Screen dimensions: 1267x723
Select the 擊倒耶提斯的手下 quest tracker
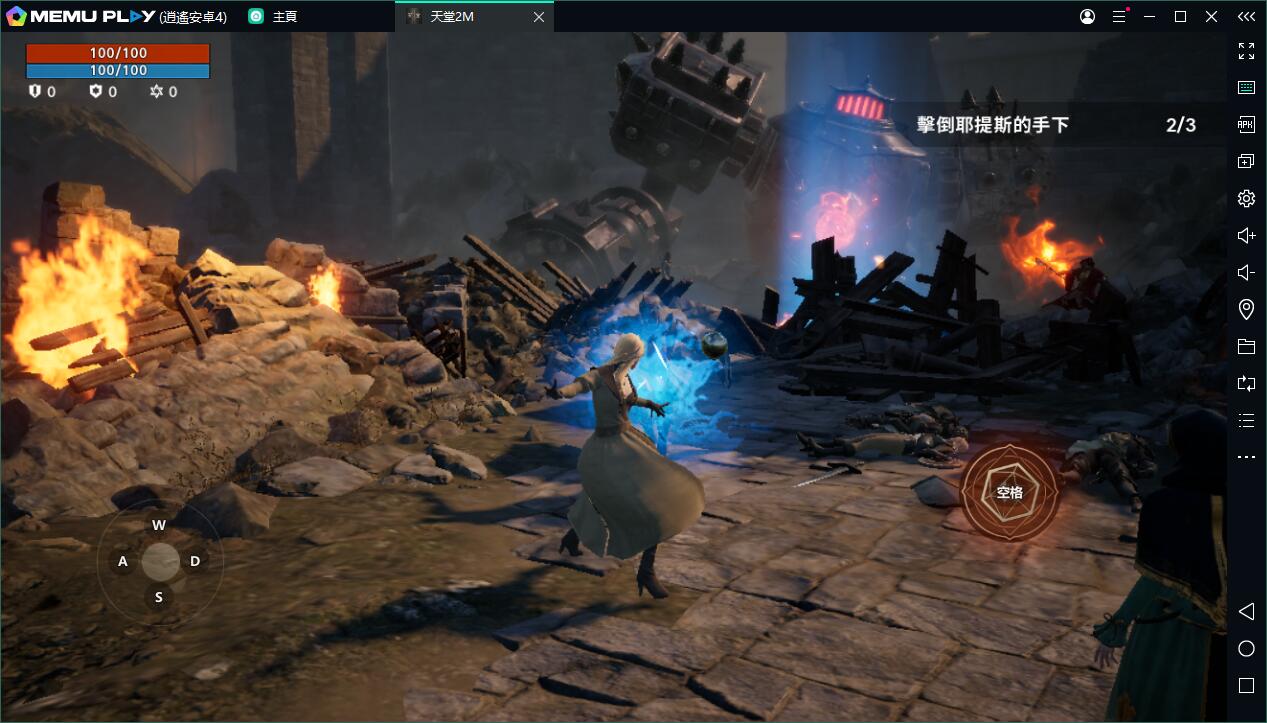[x=1053, y=125]
